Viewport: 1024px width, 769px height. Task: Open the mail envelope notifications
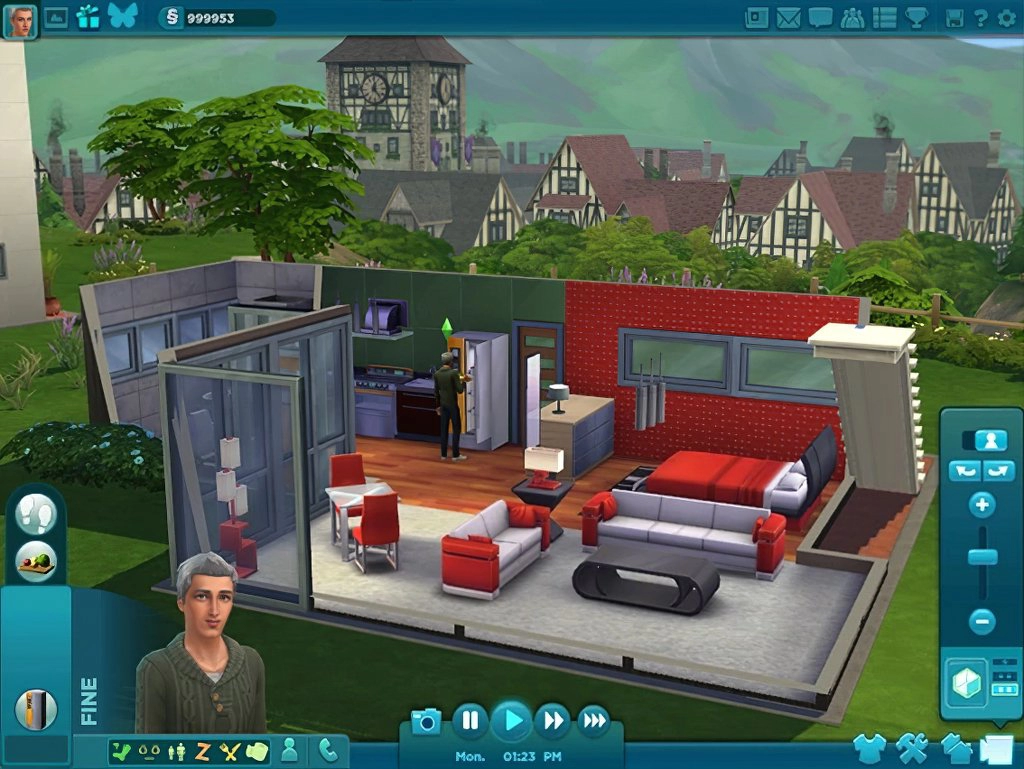pyautogui.click(x=789, y=17)
